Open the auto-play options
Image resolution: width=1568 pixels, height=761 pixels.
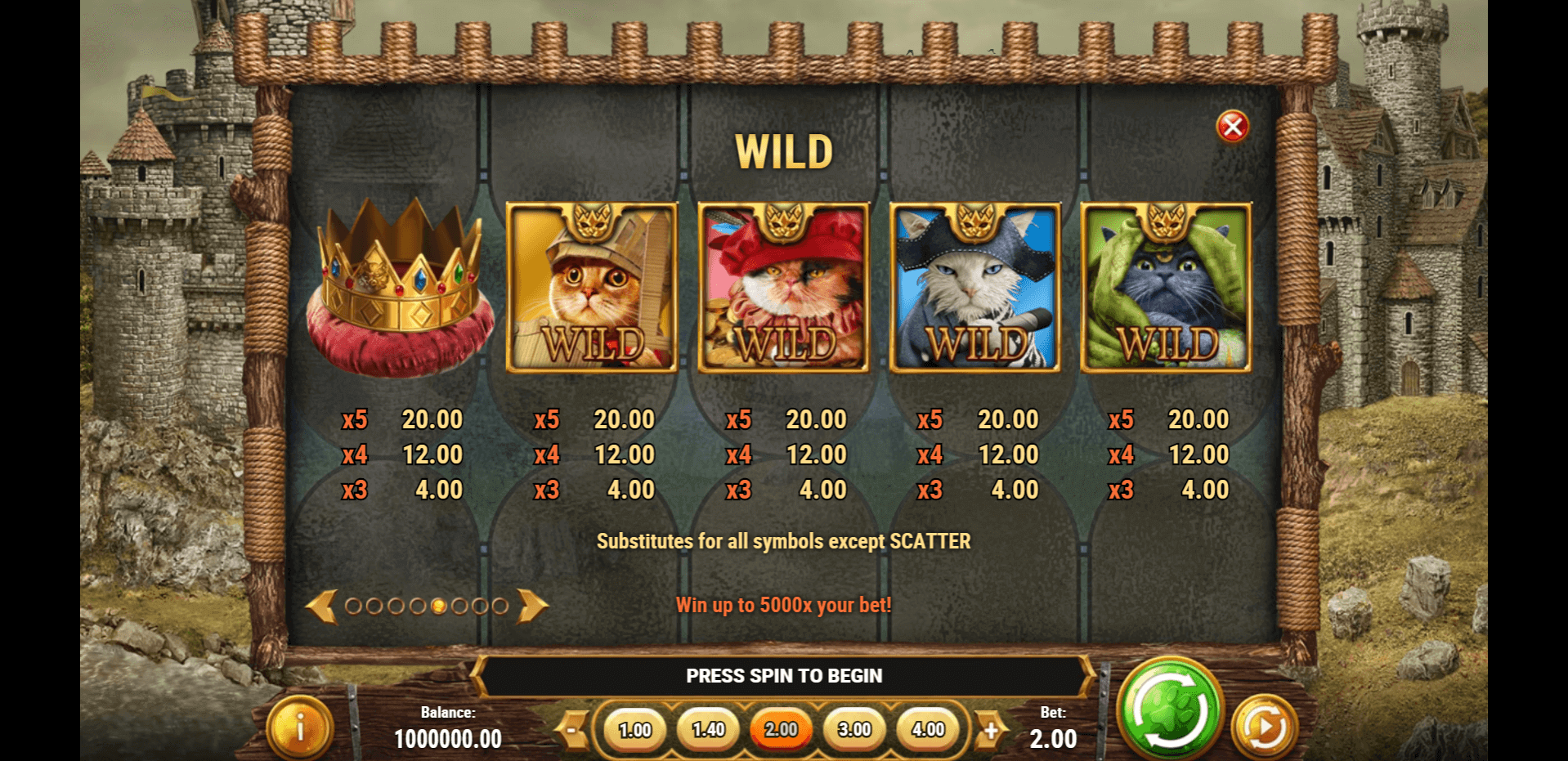coord(1264,726)
